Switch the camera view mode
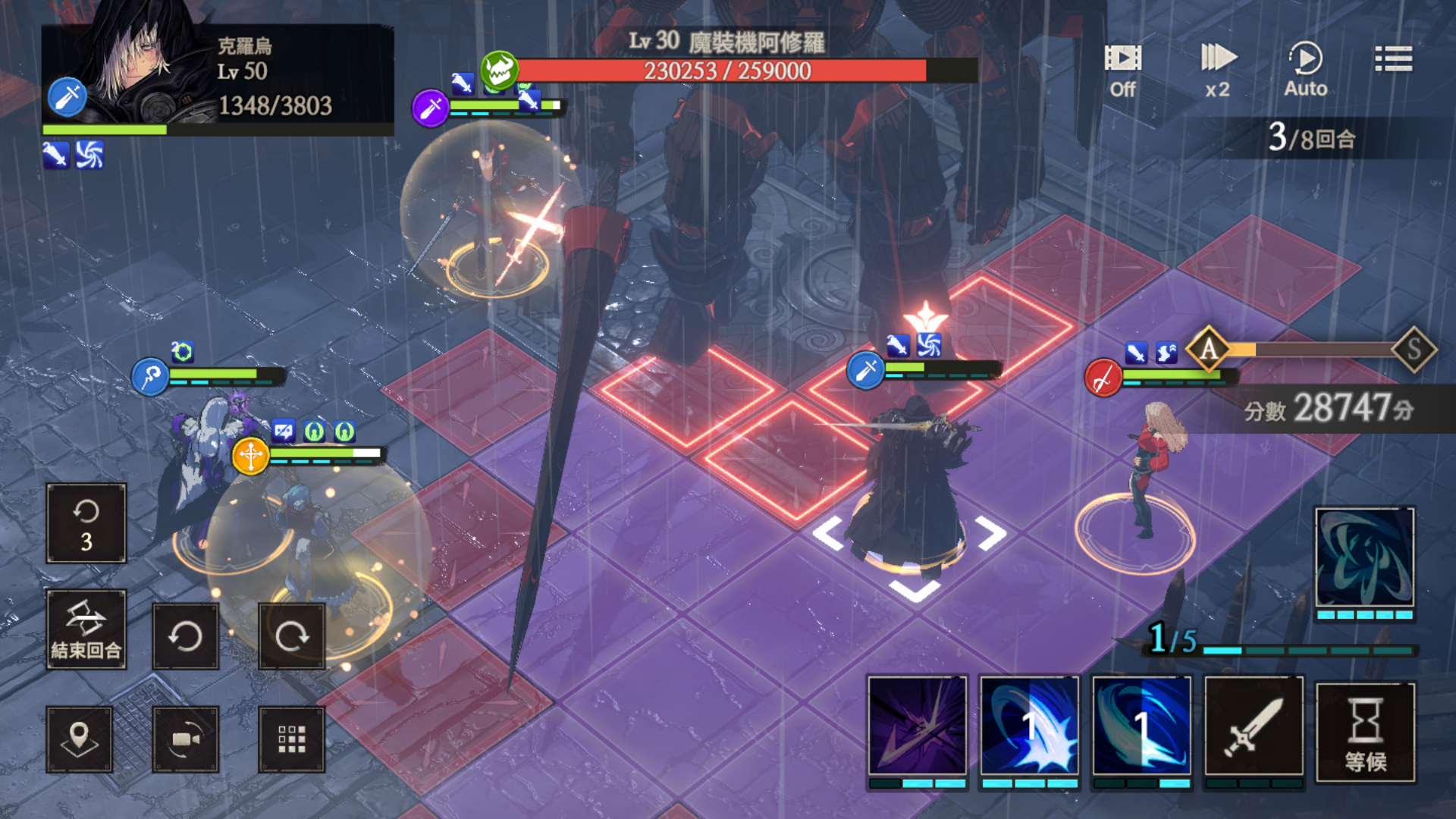The height and width of the screenshot is (819, 1456). point(186,739)
